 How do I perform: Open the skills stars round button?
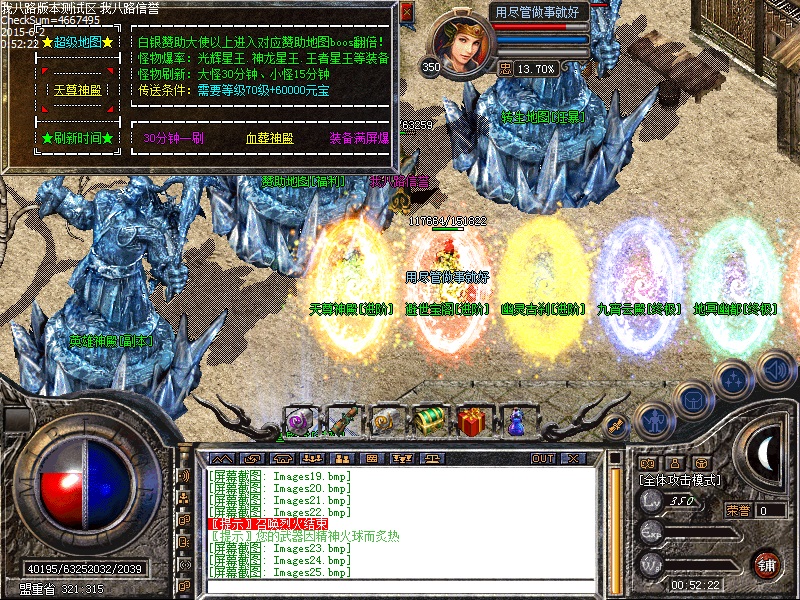pyautogui.click(x=733, y=380)
